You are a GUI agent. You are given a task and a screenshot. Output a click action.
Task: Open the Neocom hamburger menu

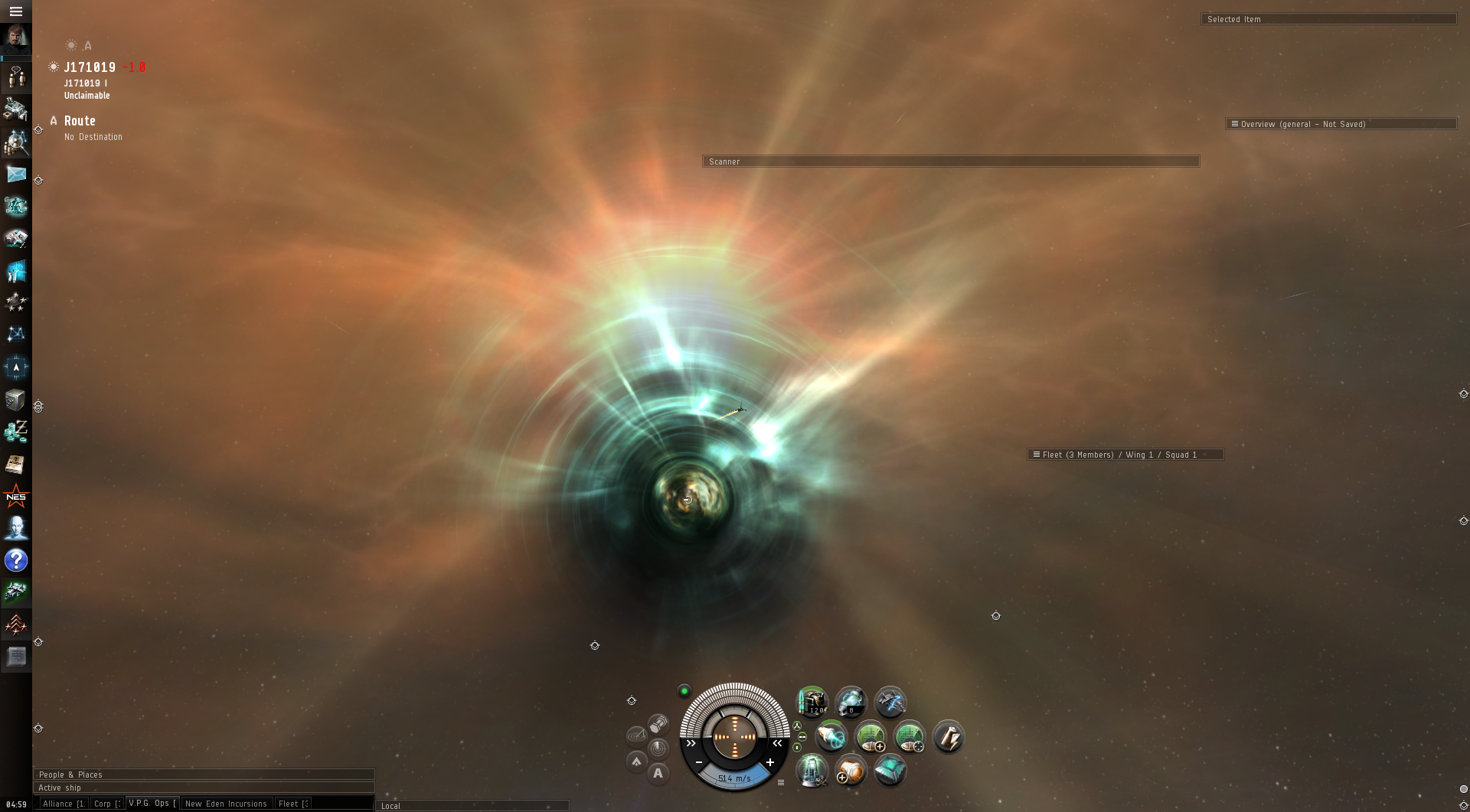click(x=15, y=11)
